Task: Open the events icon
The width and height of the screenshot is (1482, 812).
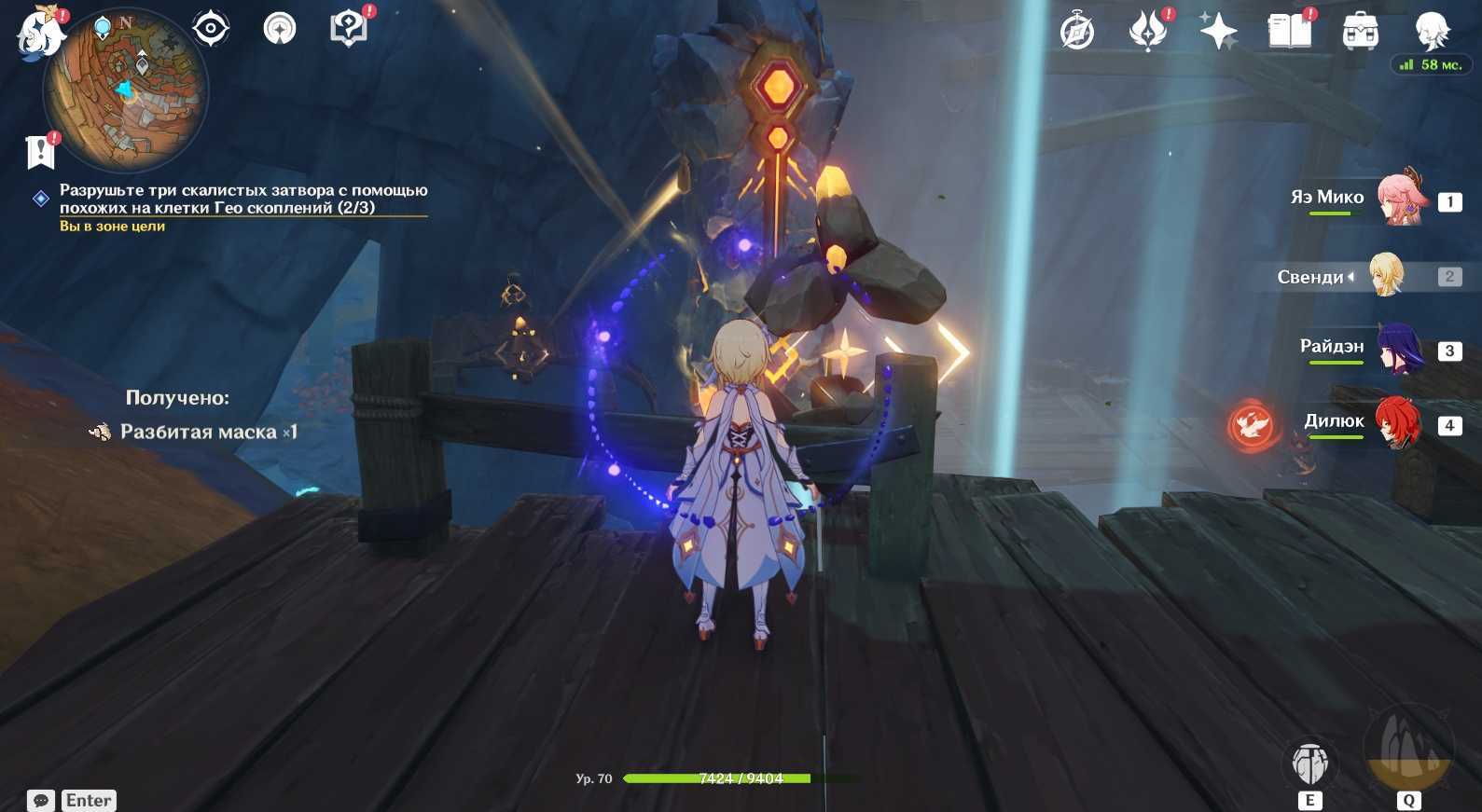Action: [x=1148, y=33]
